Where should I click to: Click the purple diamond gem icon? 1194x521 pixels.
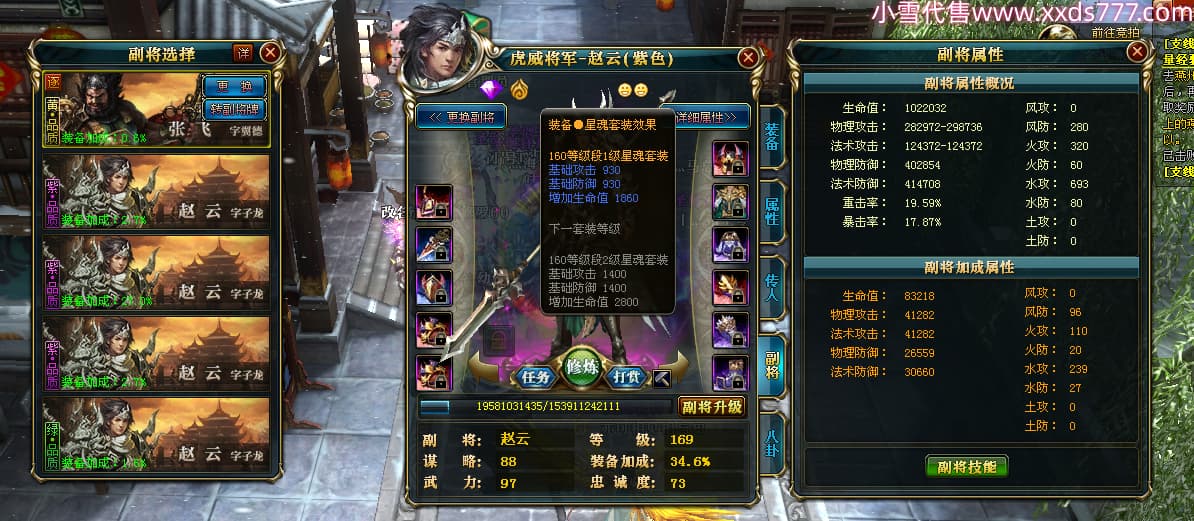click(491, 91)
